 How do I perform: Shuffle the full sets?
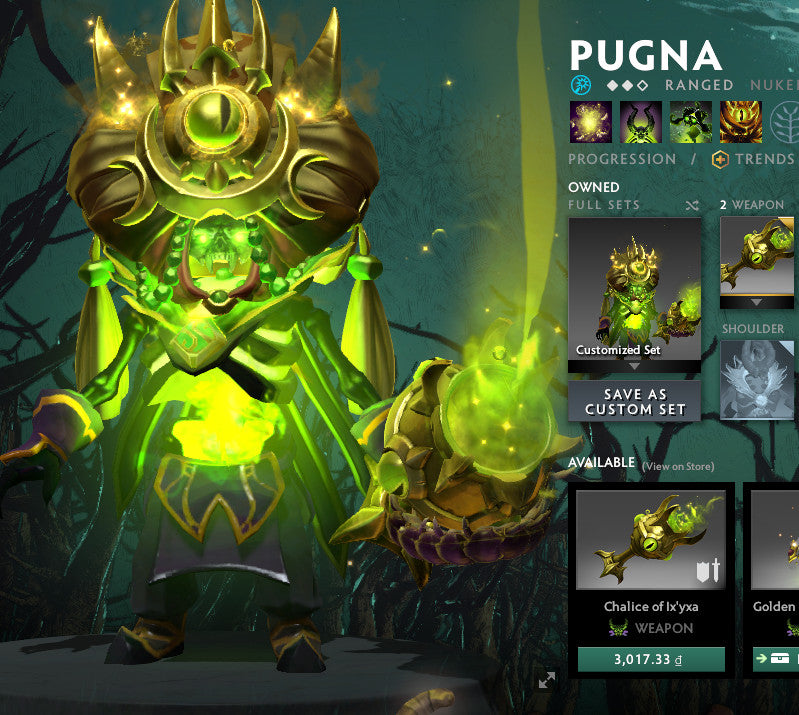tap(692, 205)
